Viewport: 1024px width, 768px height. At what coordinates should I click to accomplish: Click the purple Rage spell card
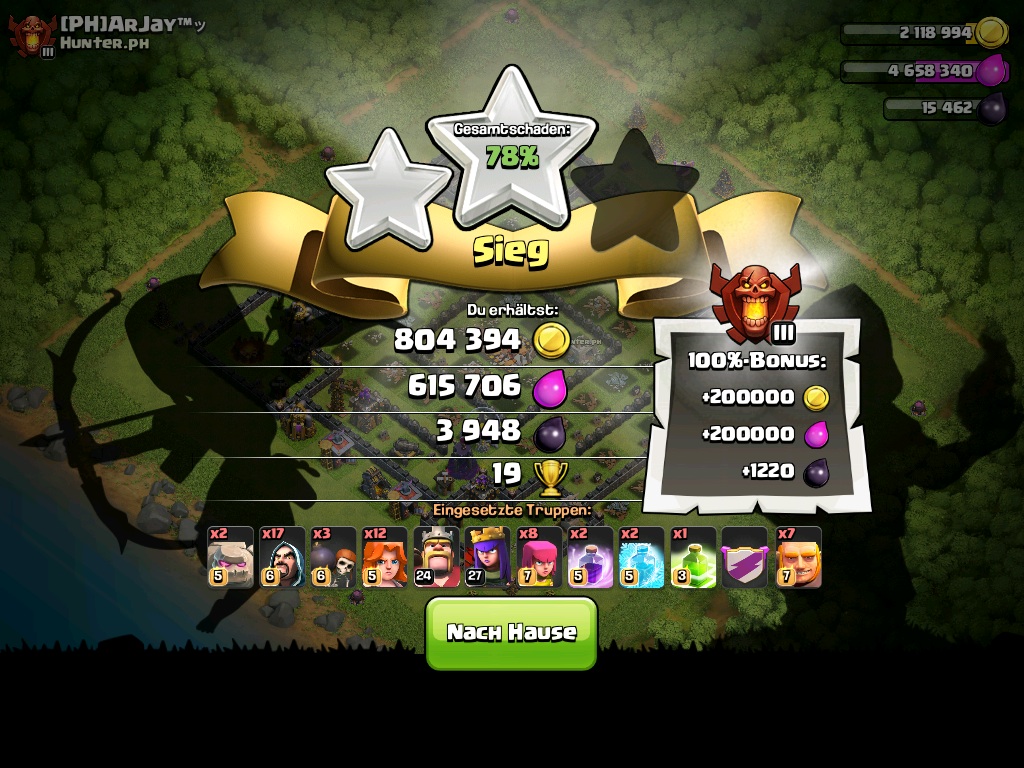tap(591, 557)
